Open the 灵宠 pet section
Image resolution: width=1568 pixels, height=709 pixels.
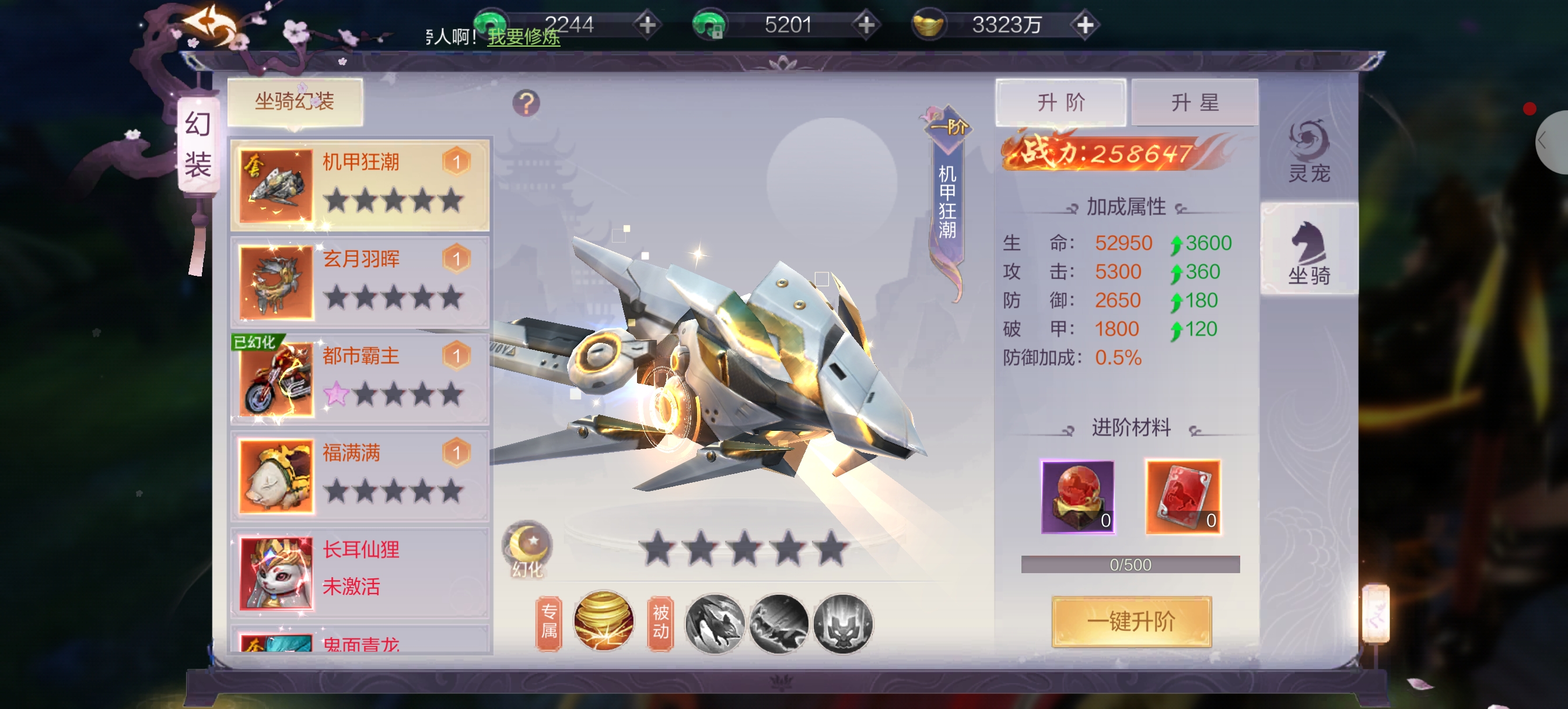pyautogui.click(x=1308, y=152)
